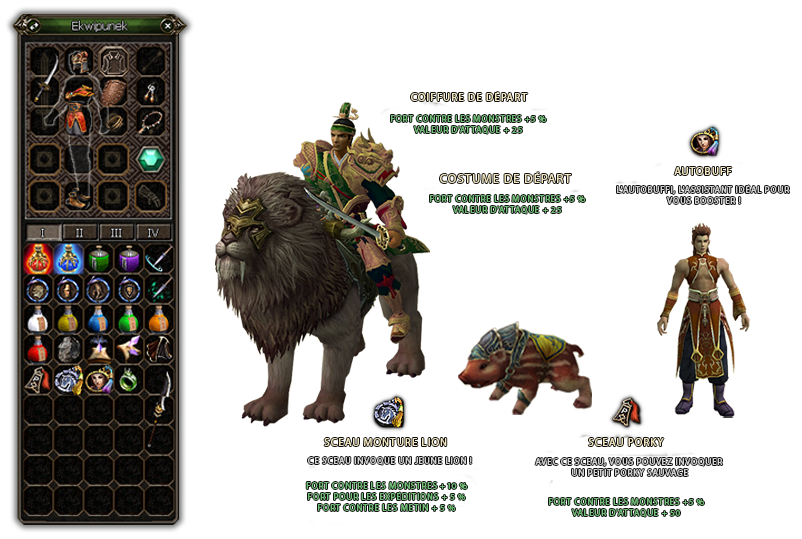The height and width of the screenshot is (539, 802).
Task: Show inventory page IV
Action: (153, 232)
